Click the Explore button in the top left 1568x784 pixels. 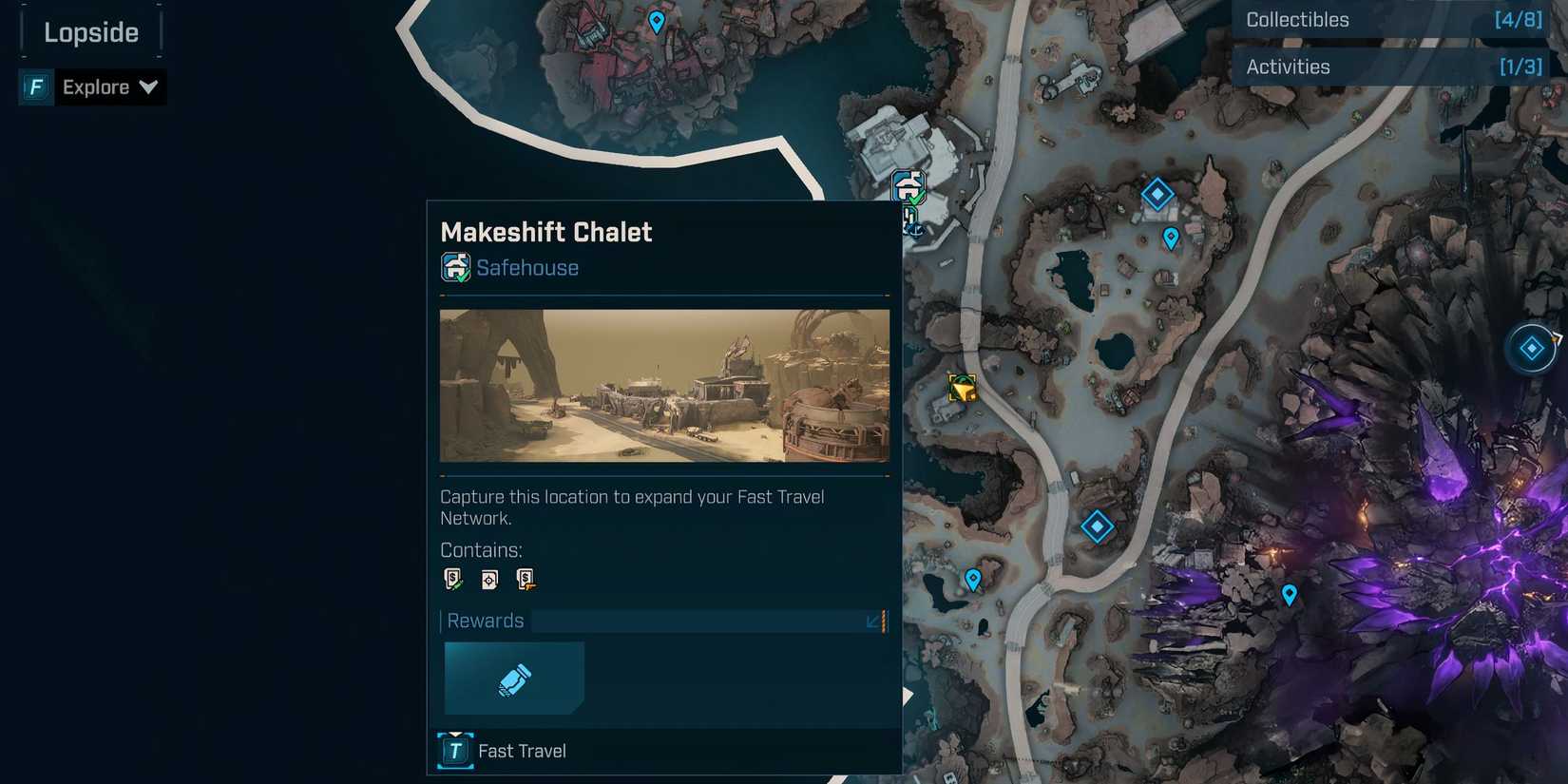tap(95, 86)
